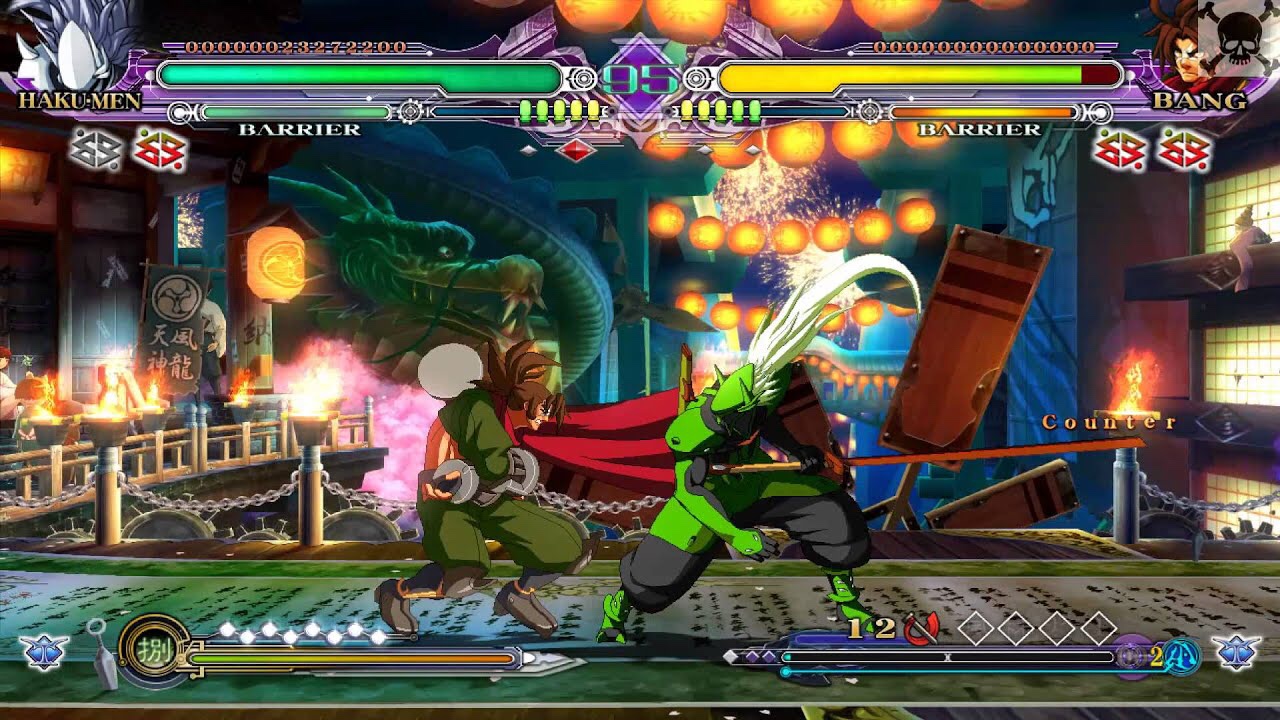Click the red magatama icon beside 12
The width and height of the screenshot is (1280, 720).
coord(921,628)
